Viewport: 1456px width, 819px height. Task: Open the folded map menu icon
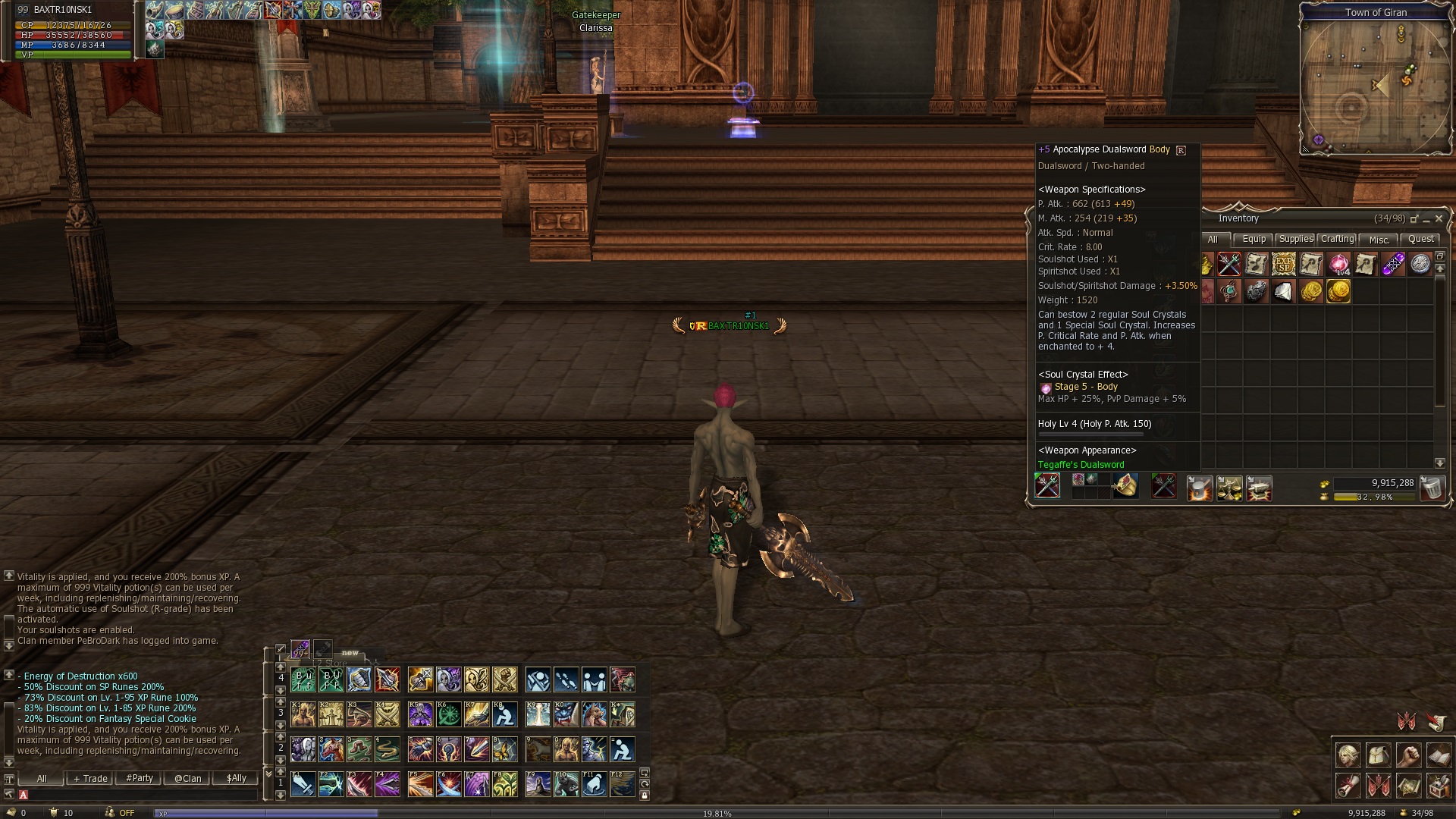tap(1408, 786)
